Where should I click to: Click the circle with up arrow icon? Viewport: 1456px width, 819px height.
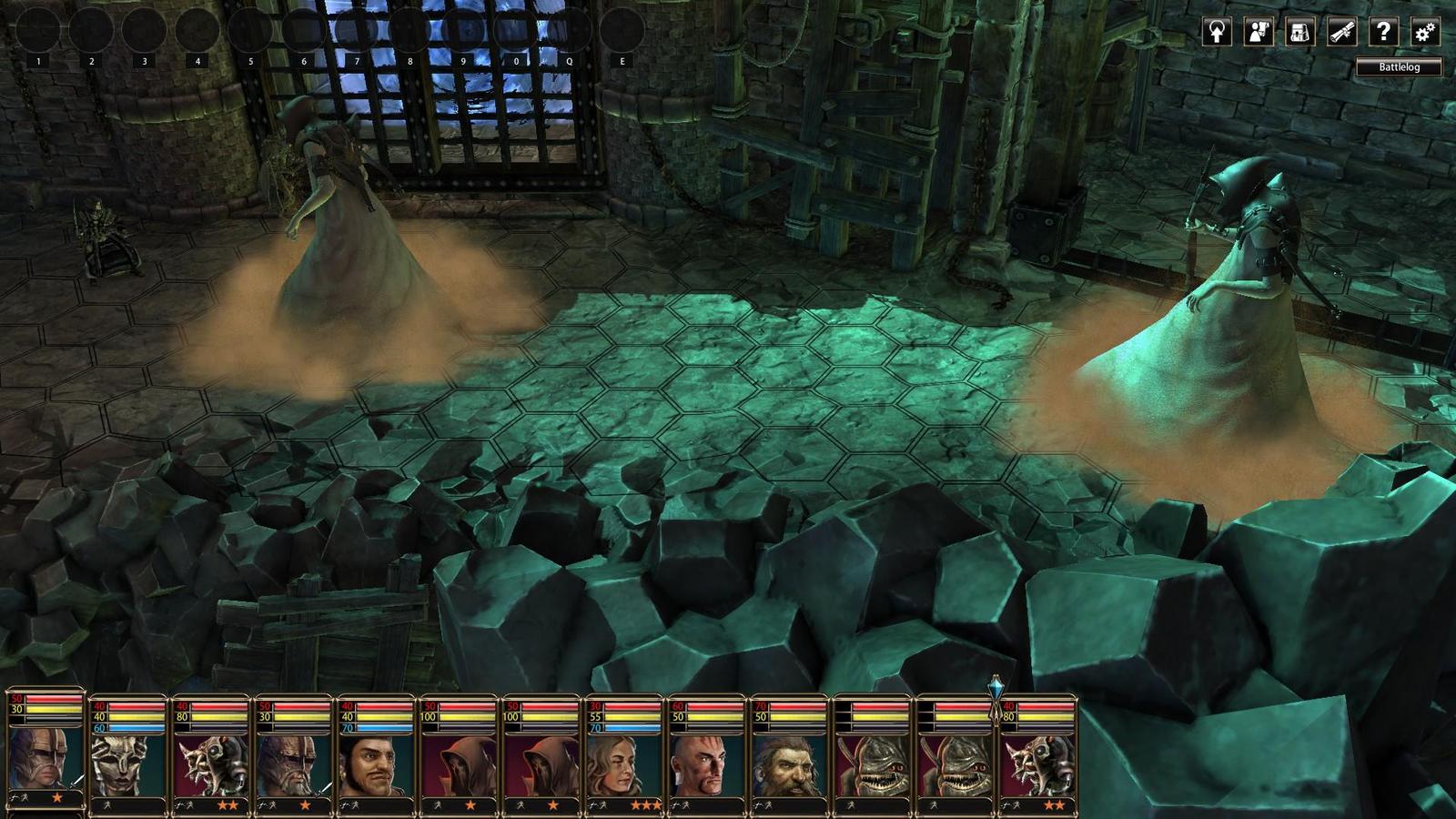coord(1217,32)
